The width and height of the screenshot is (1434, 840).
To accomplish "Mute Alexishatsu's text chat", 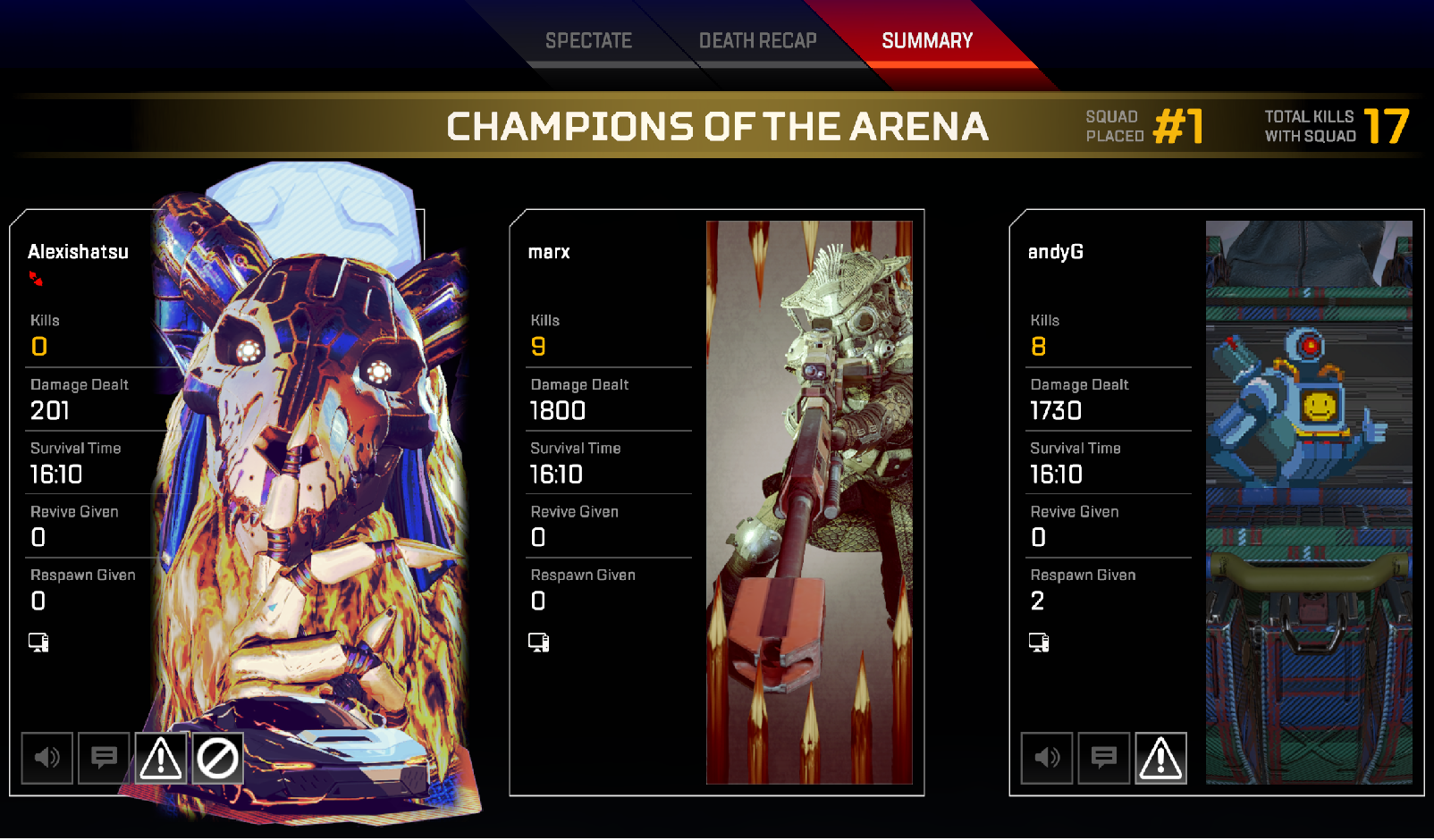I will [x=104, y=758].
